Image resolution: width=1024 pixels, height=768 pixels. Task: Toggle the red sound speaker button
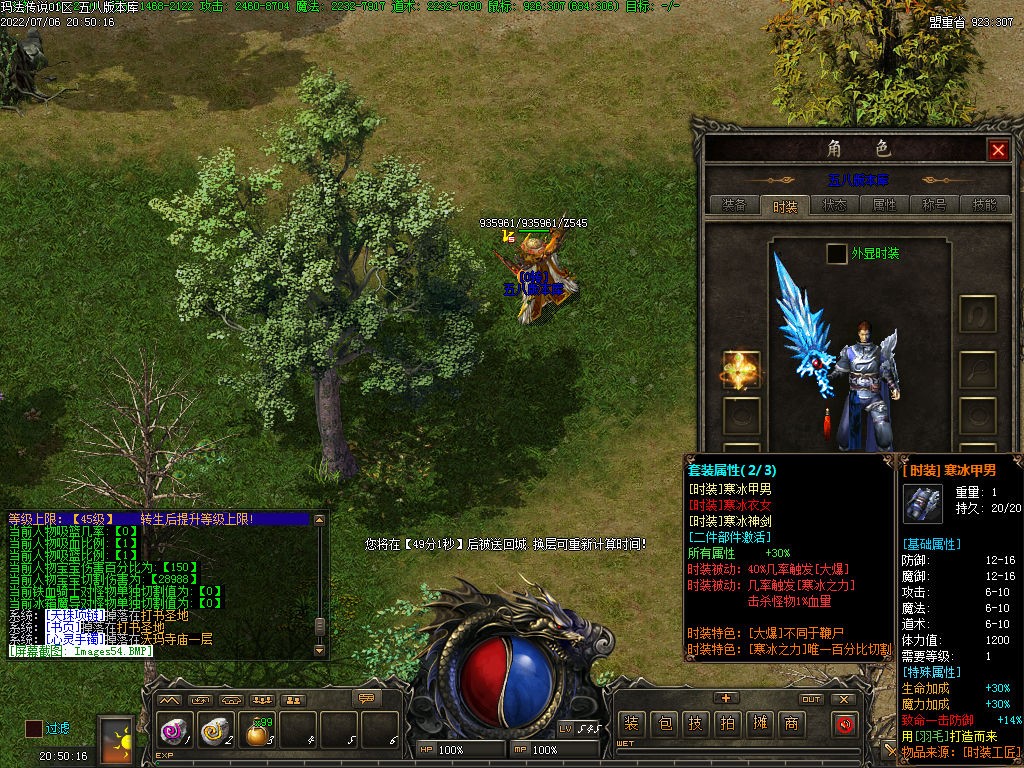coord(846,724)
